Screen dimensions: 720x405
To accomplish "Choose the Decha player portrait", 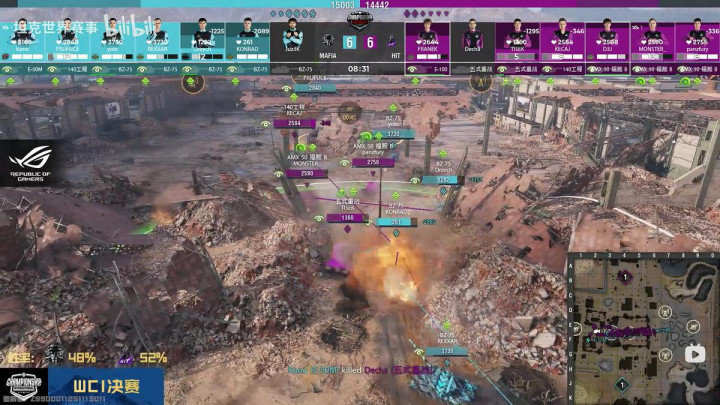I will 472,37.
